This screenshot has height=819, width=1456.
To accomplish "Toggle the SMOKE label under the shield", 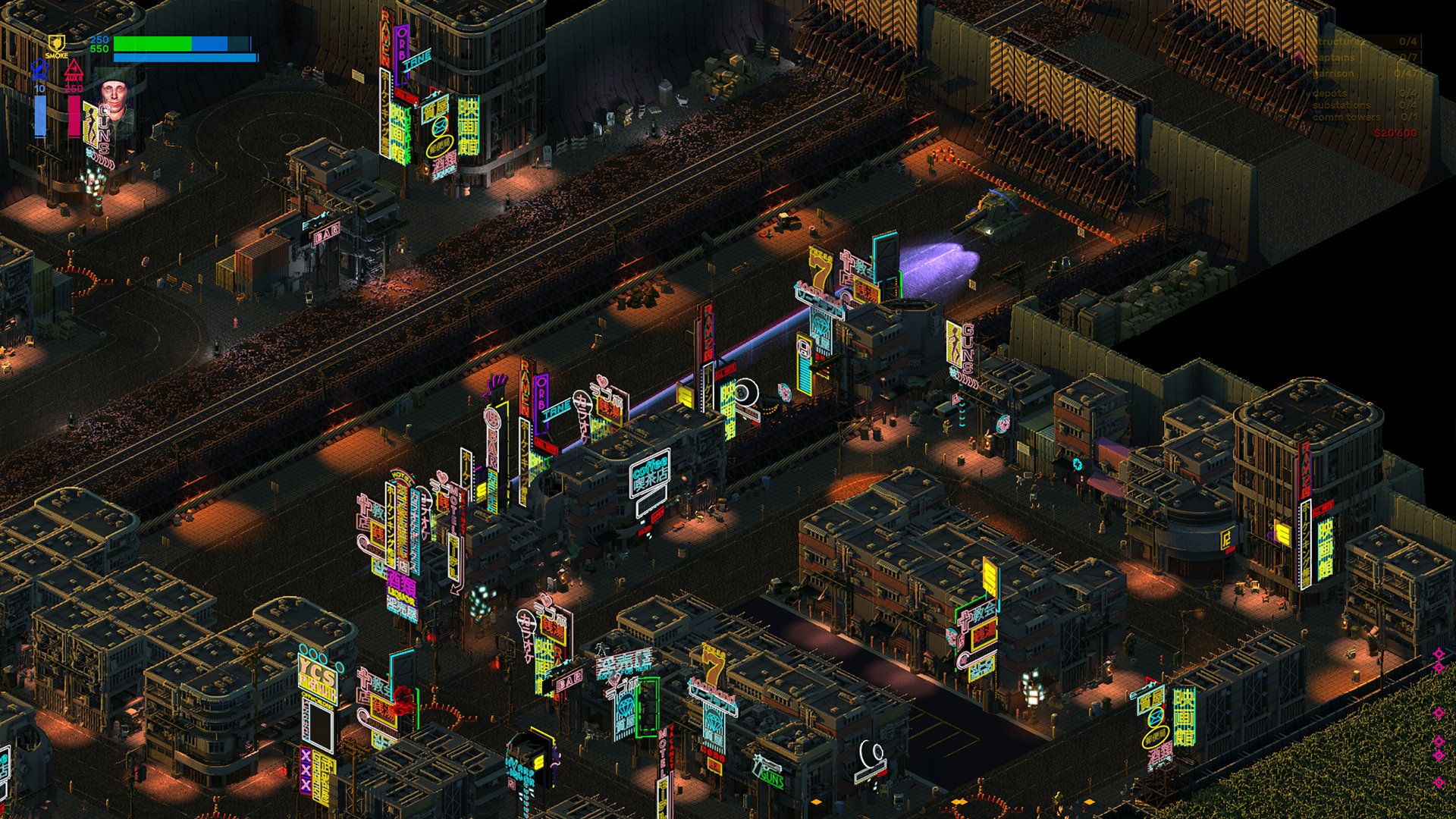I will pyautogui.click(x=57, y=55).
